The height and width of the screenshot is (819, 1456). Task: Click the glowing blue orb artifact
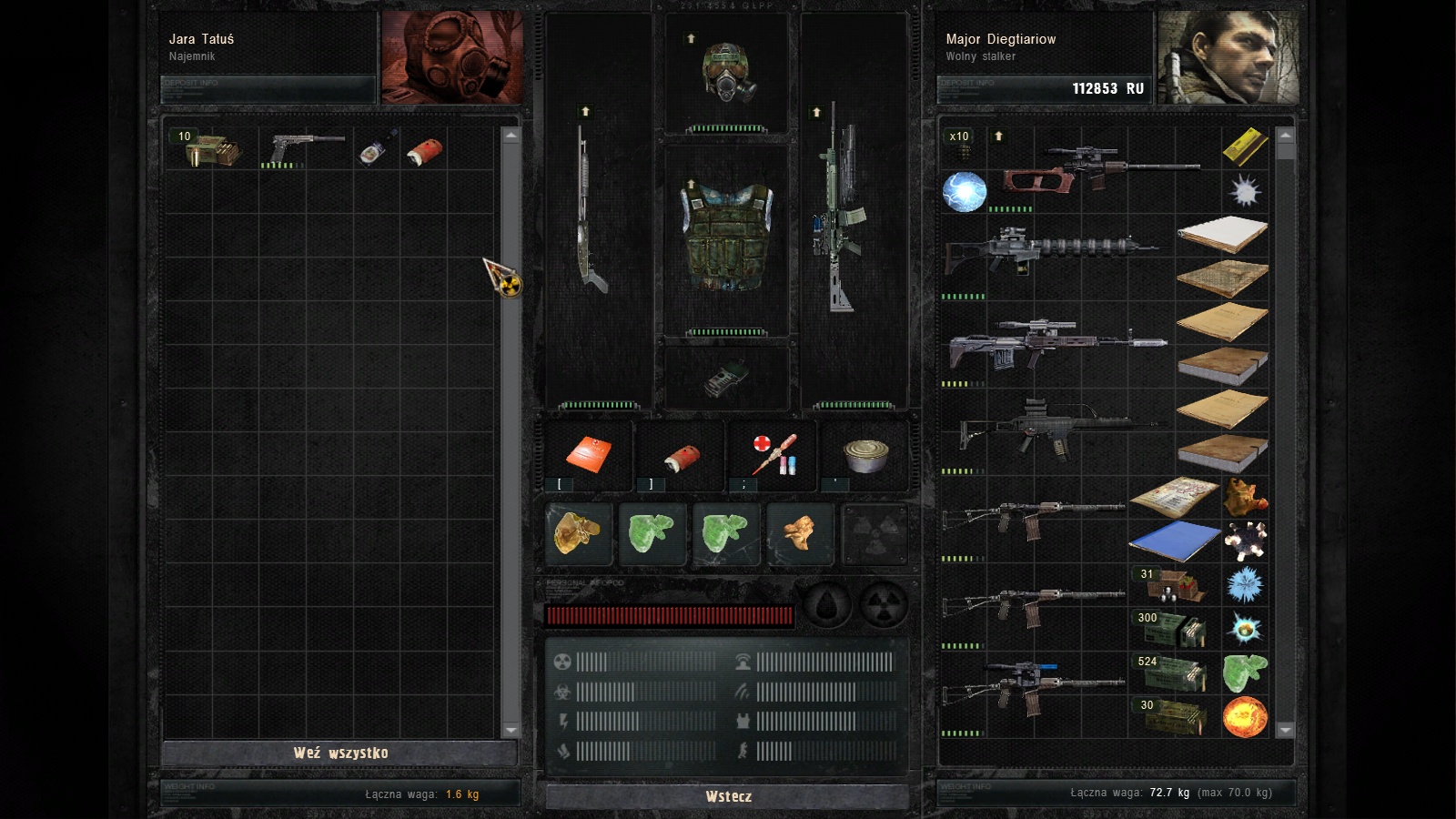(x=964, y=192)
